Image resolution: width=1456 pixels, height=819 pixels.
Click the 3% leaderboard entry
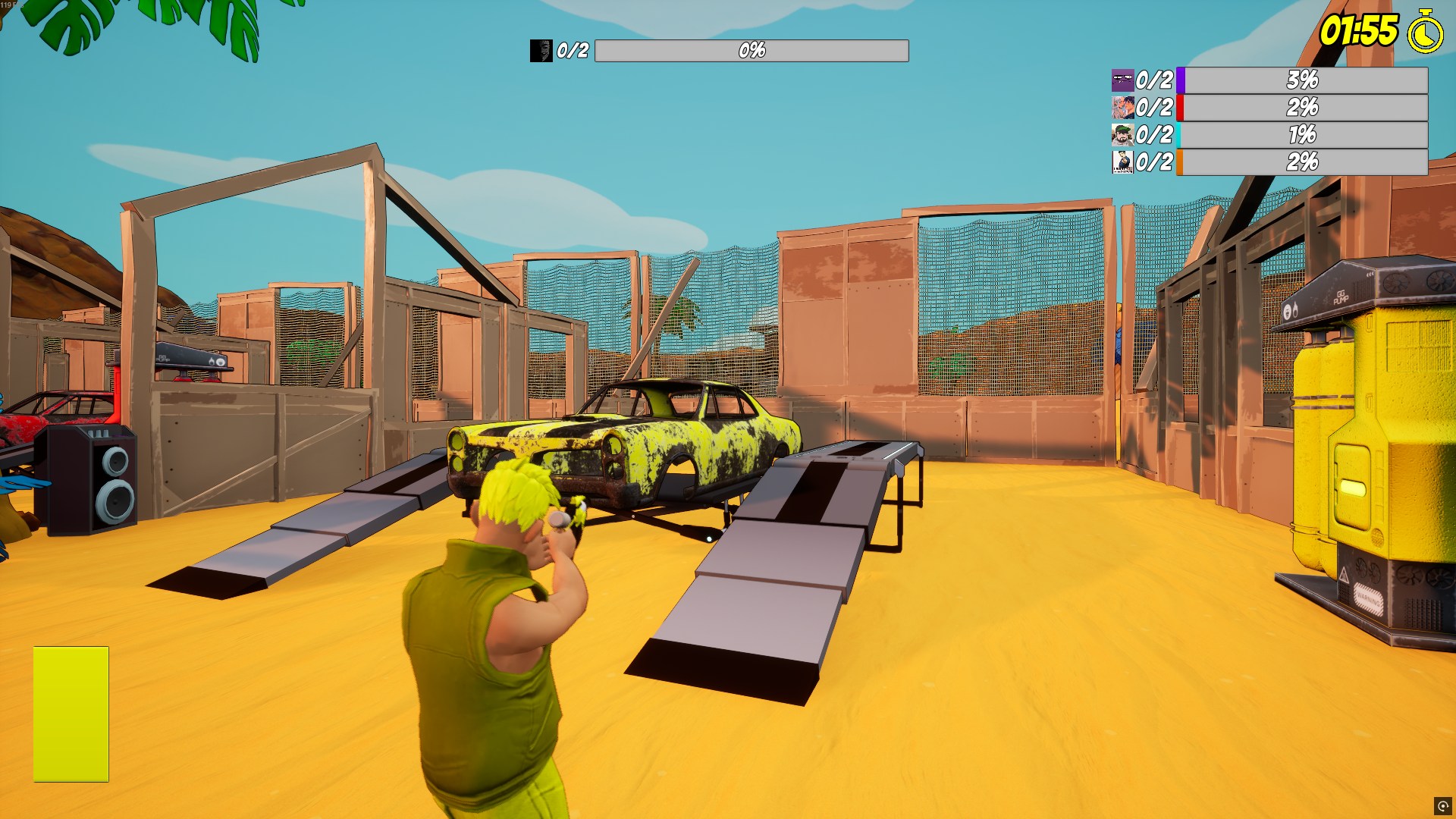(x=1303, y=79)
